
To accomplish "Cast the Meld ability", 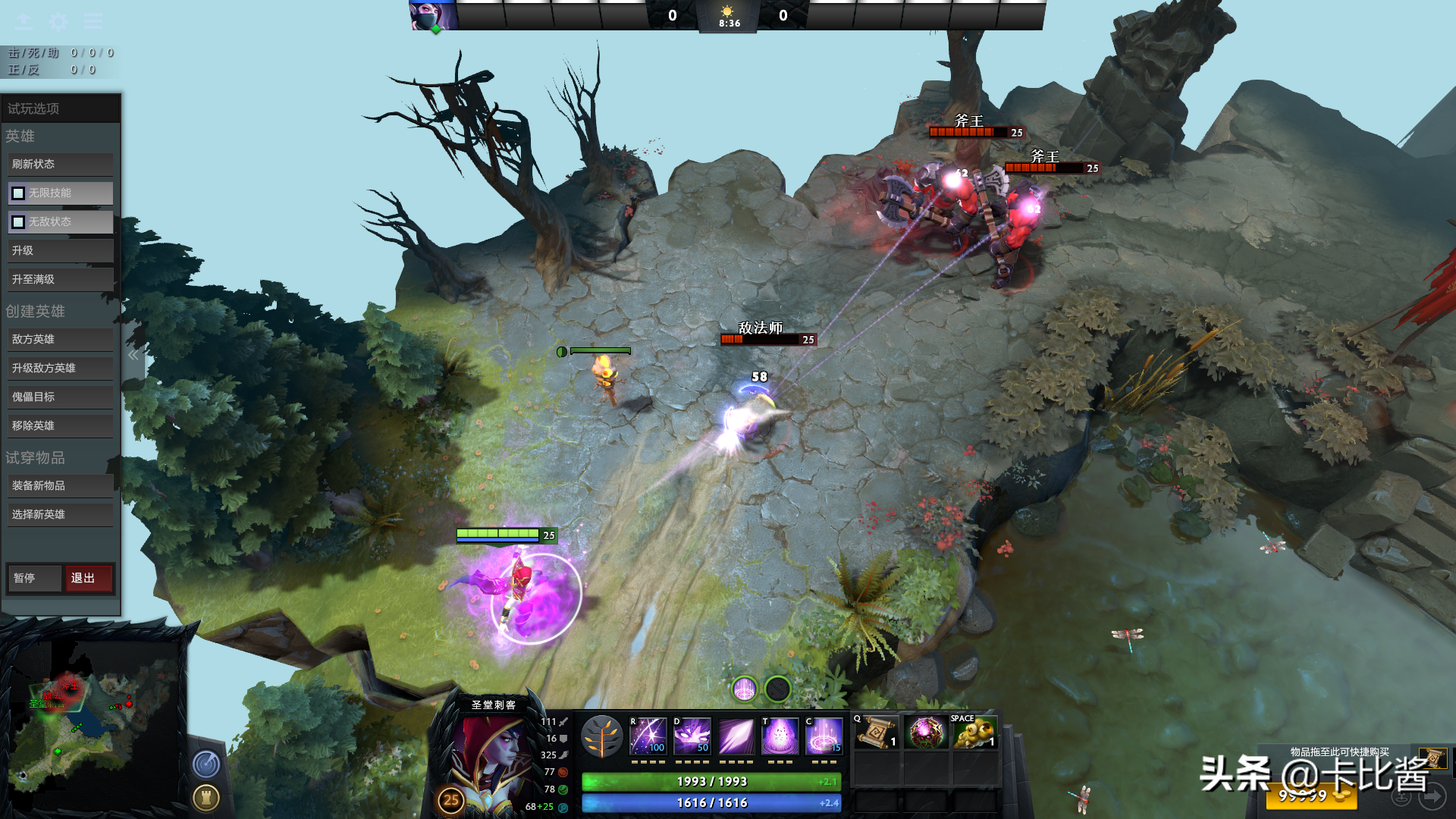I will click(692, 736).
